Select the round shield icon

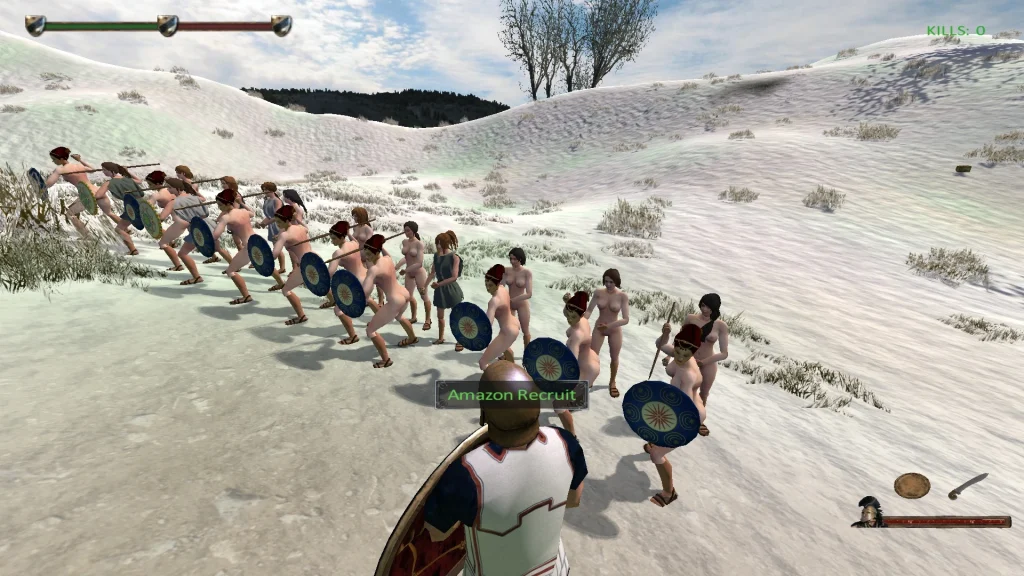[x=911, y=485]
